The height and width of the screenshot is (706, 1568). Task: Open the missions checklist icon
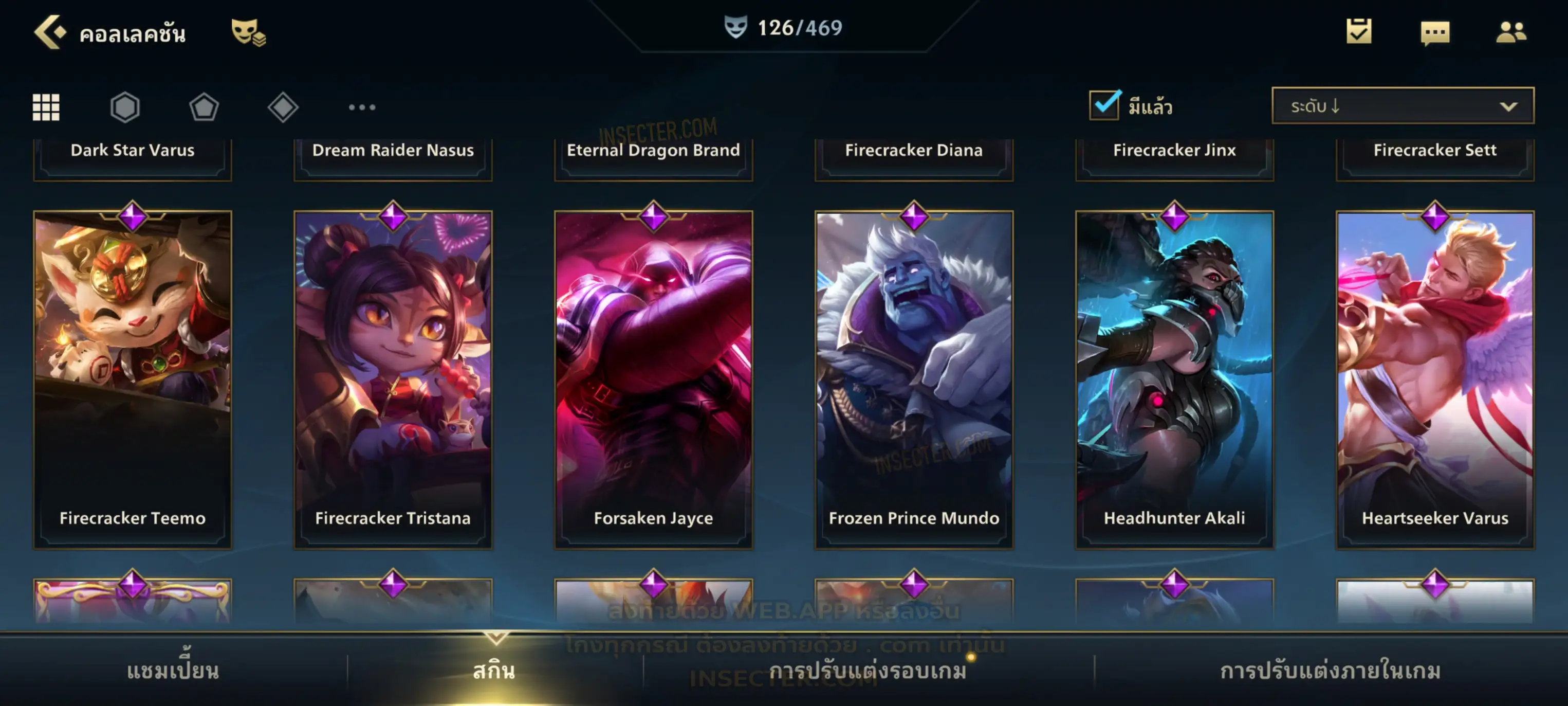[x=1359, y=31]
